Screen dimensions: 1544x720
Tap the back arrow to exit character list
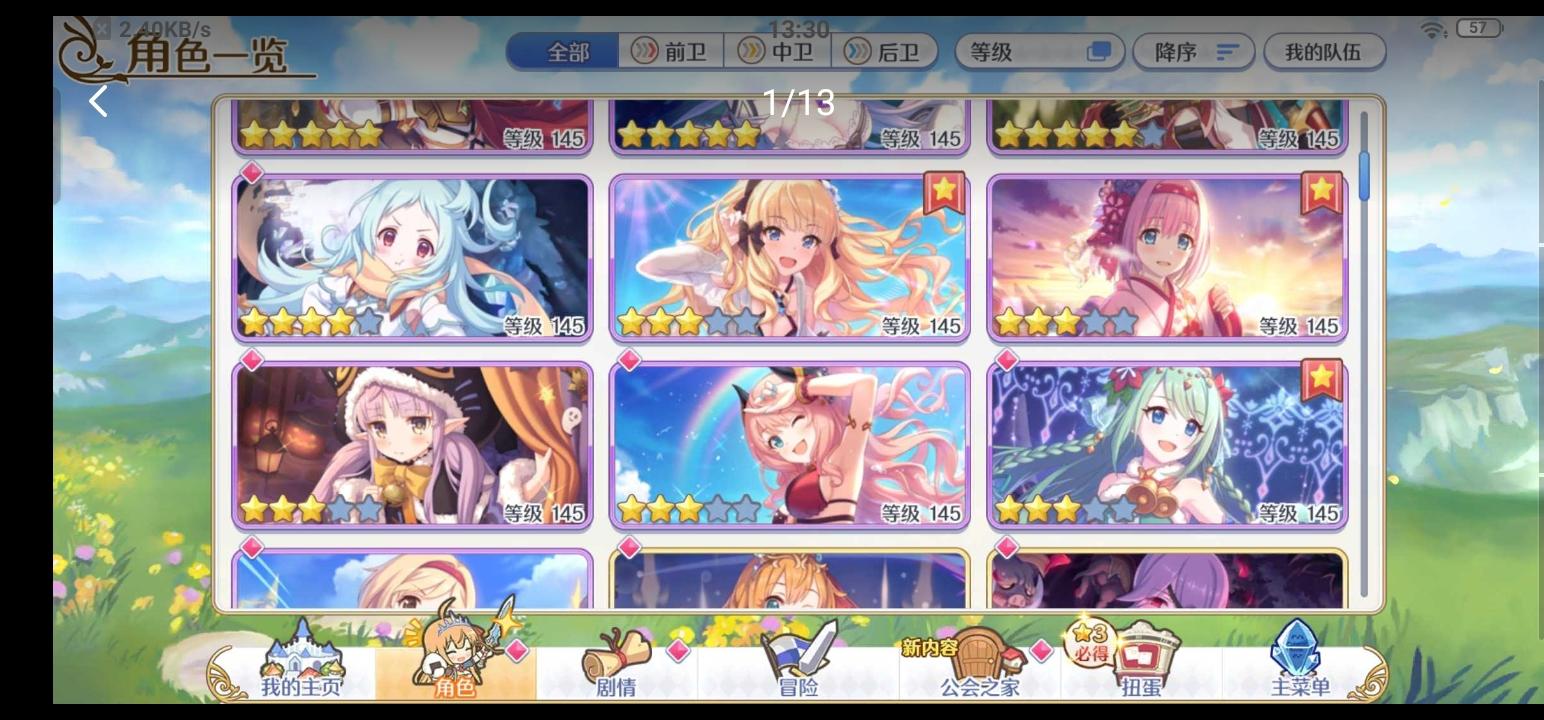[x=97, y=100]
